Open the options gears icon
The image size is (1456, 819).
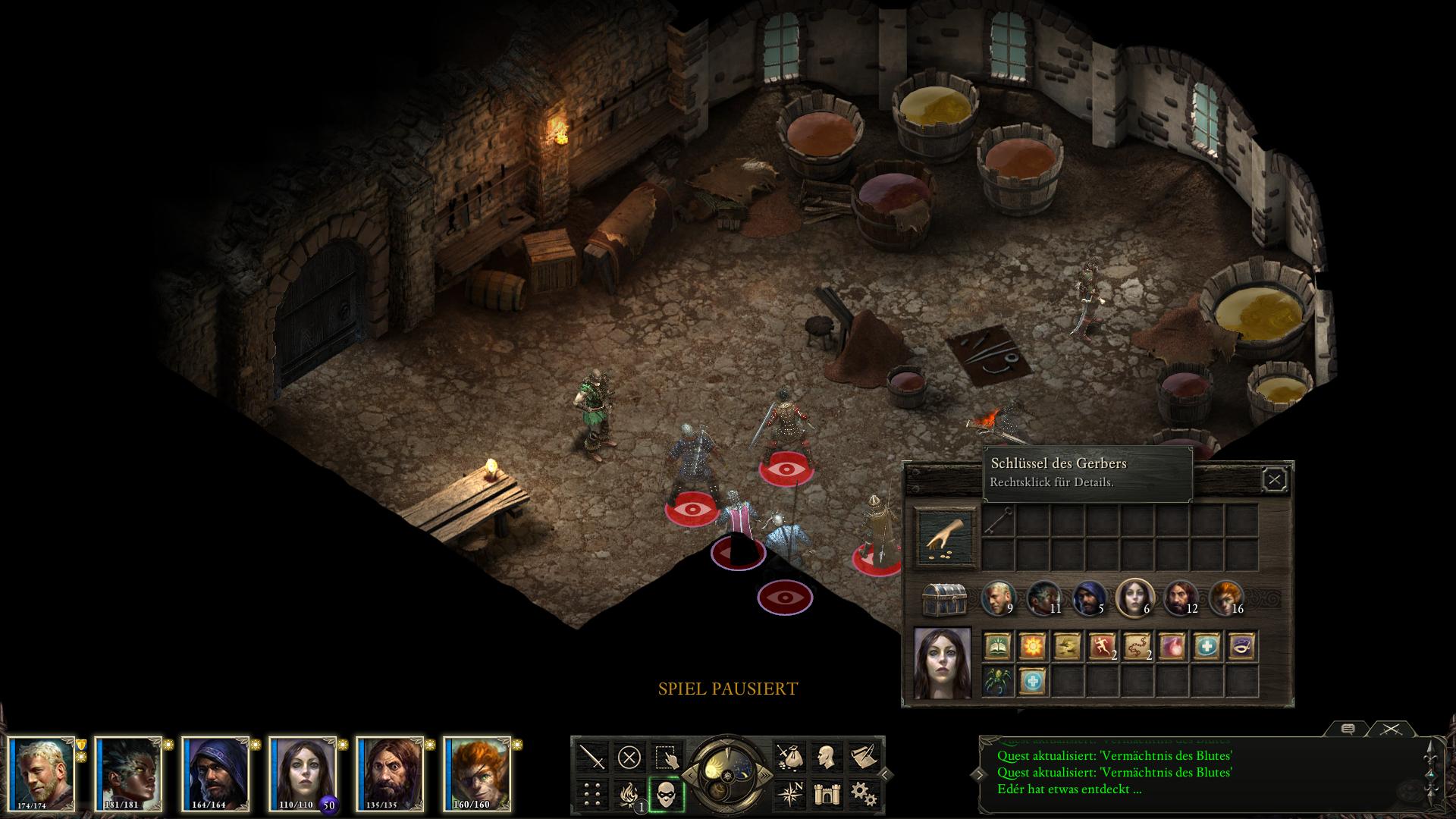[864, 795]
